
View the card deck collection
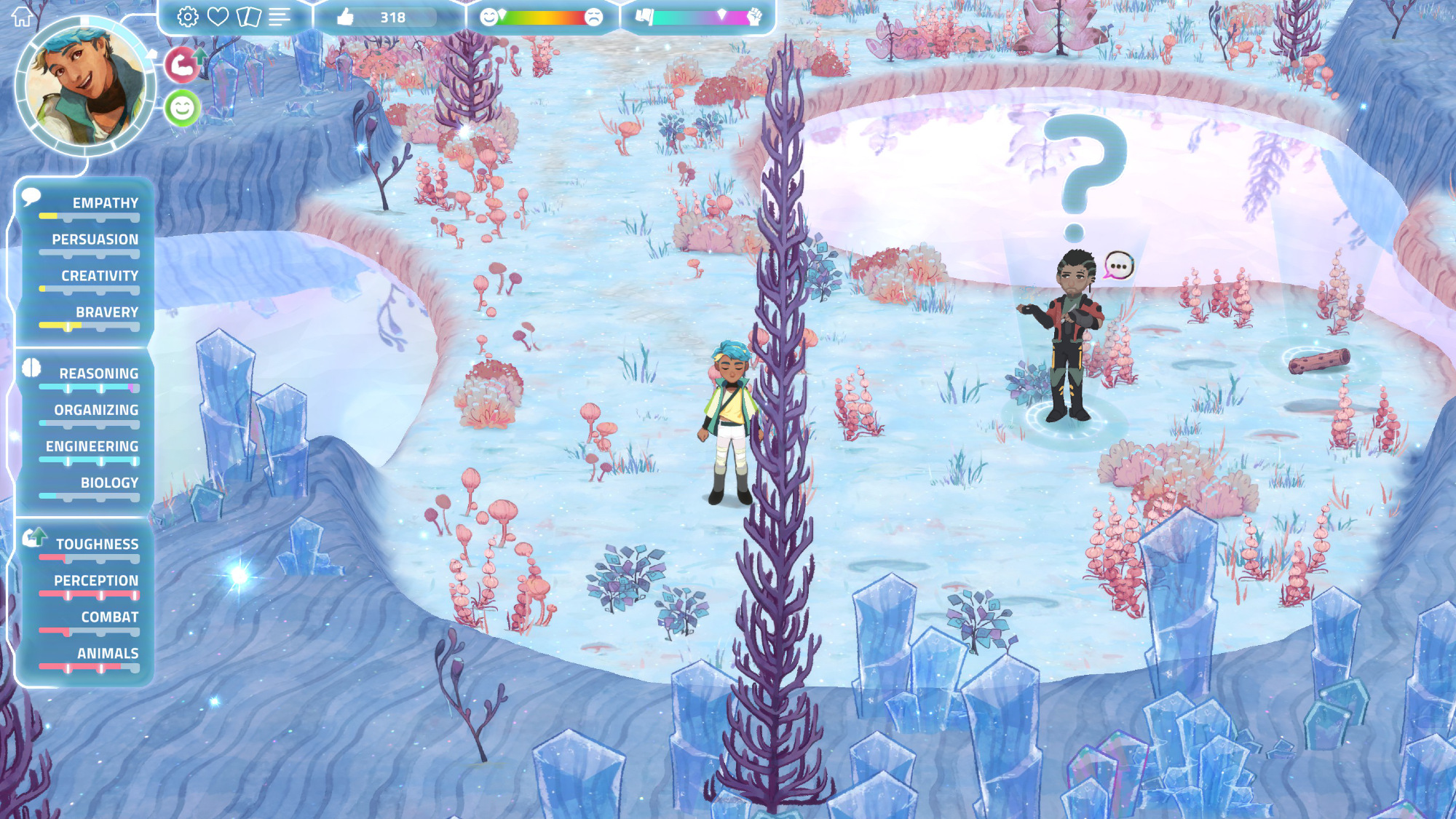coord(248,17)
